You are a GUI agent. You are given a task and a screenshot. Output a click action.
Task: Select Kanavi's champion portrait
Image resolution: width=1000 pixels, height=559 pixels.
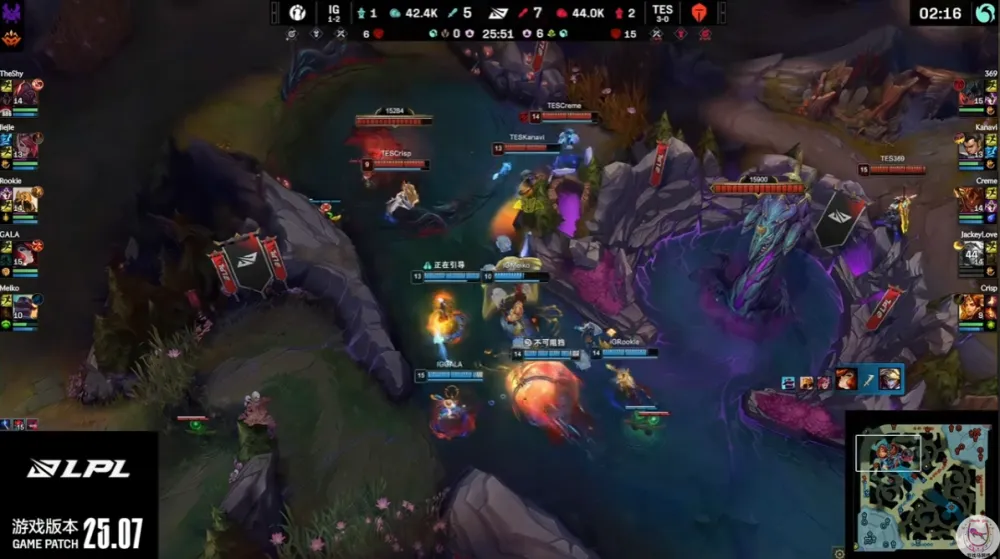[x=973, y=147]
